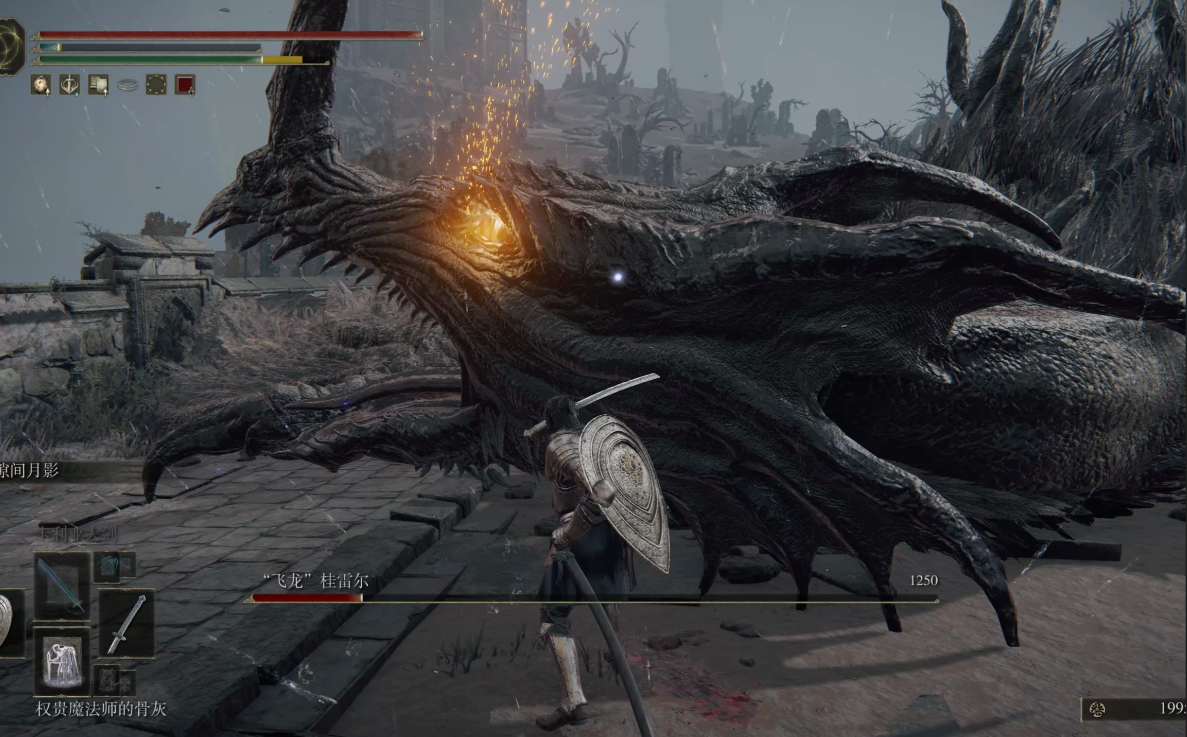Select the right-hand sword weapon slot
1187x737 pixels.
tap(126, 623)
